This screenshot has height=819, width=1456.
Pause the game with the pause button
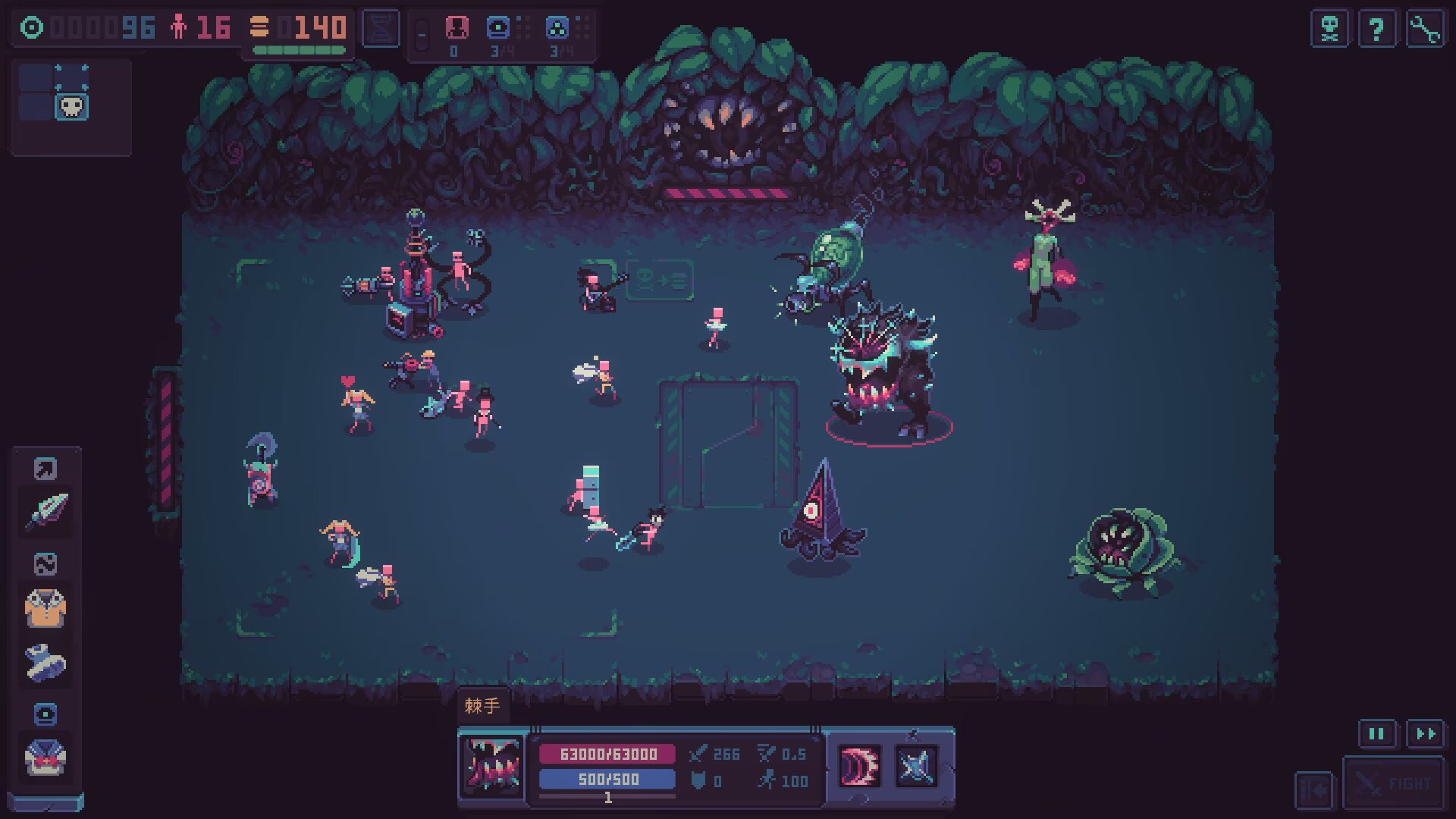[x=1376, y=734]
